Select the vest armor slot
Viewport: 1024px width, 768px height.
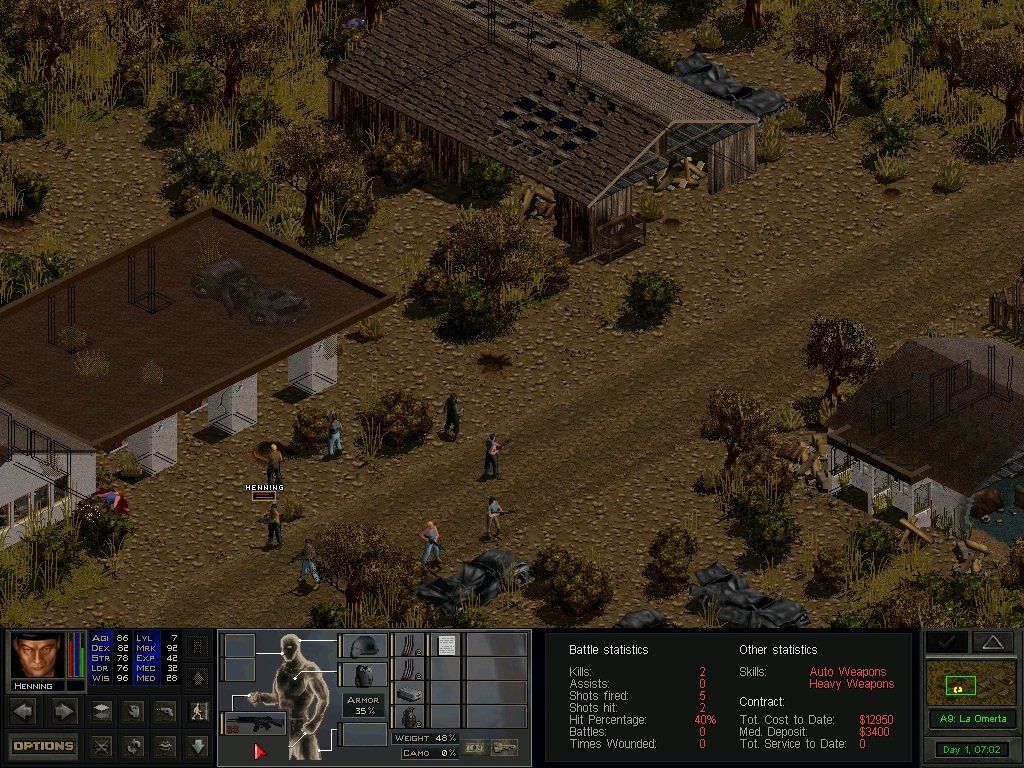pos(363,675)
